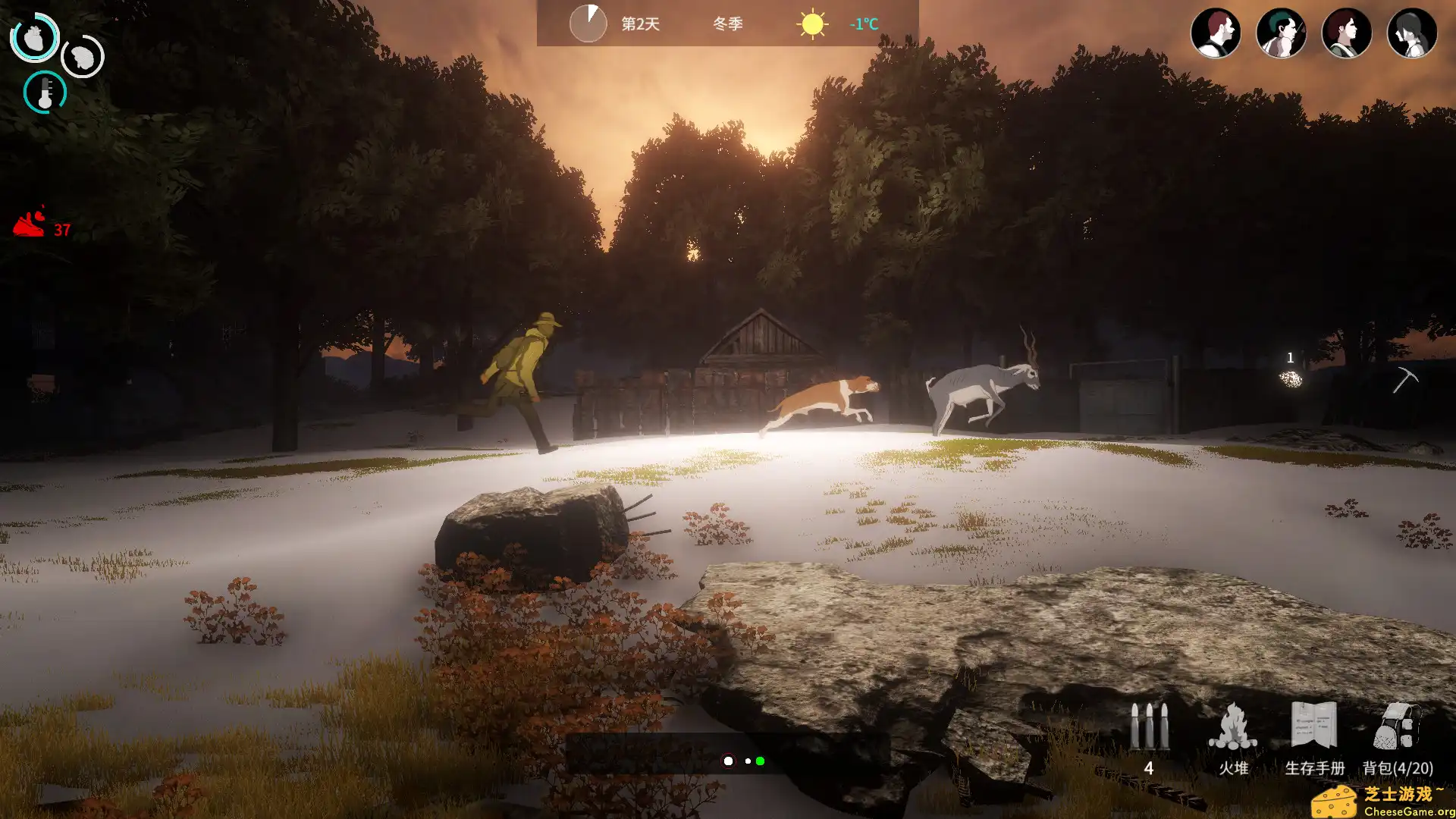Click the 第2天 day label

pyautogui.click(x=639, y=24)
